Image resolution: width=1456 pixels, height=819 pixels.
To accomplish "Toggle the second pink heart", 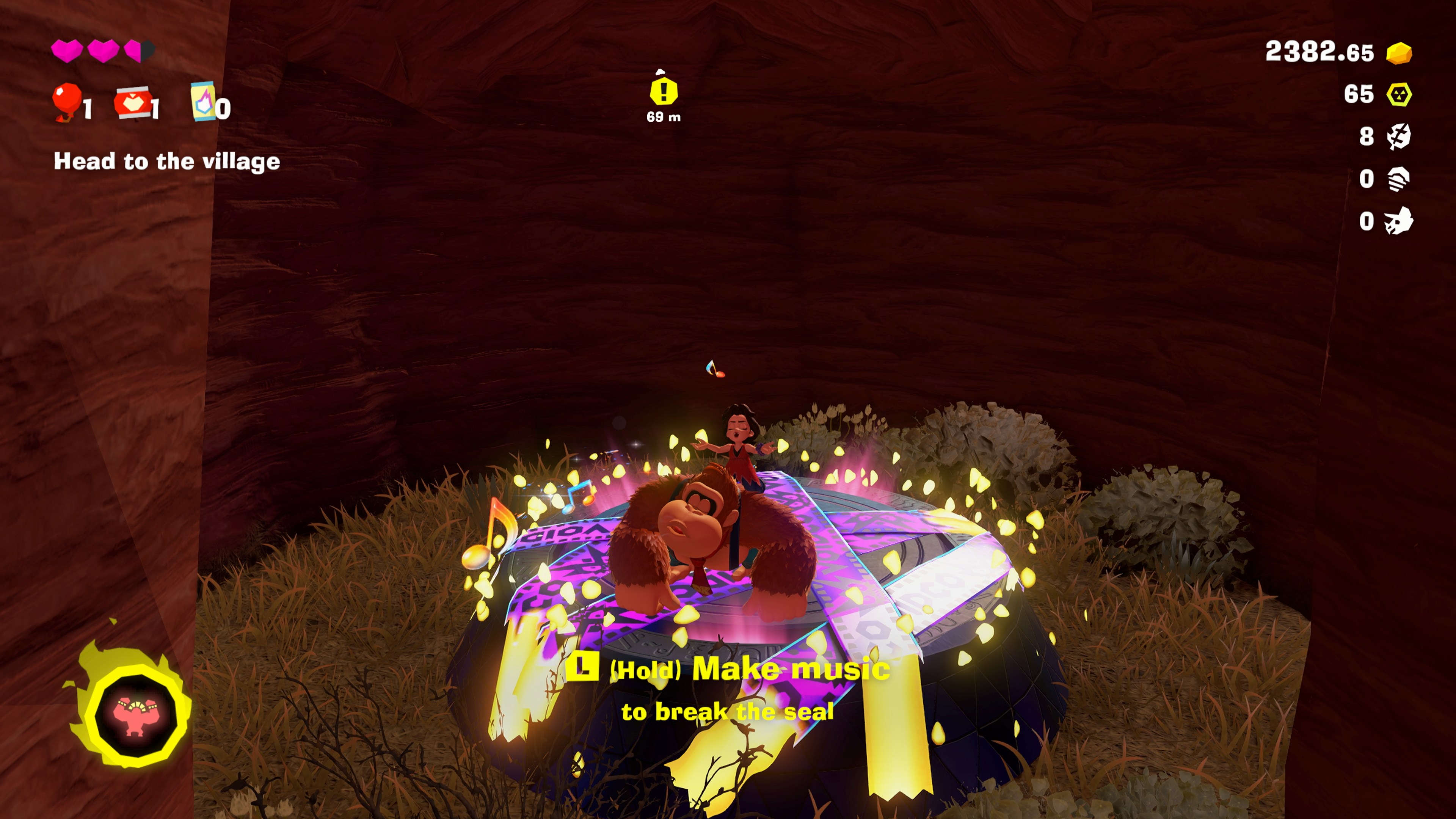I will pos(104,52).
